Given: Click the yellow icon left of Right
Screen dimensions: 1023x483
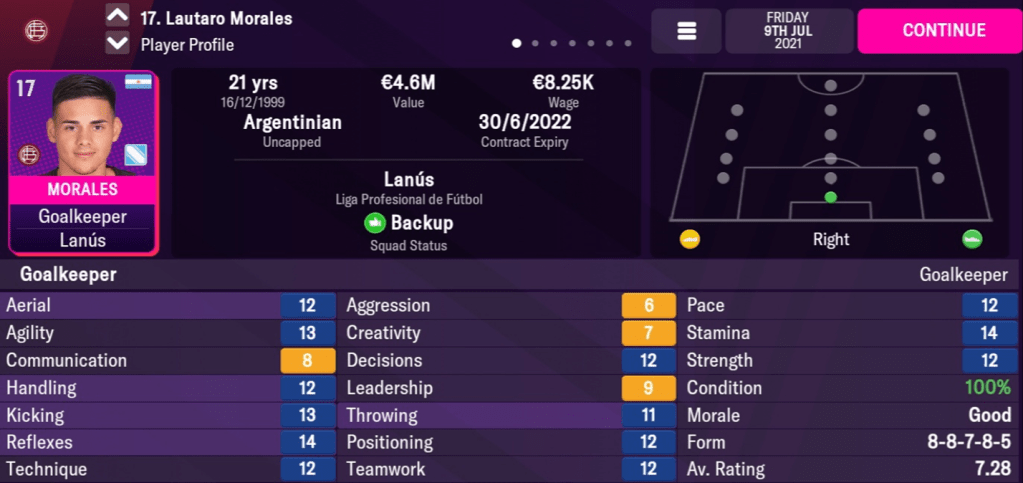Looking at the screenshot, I should coord(690,239).
